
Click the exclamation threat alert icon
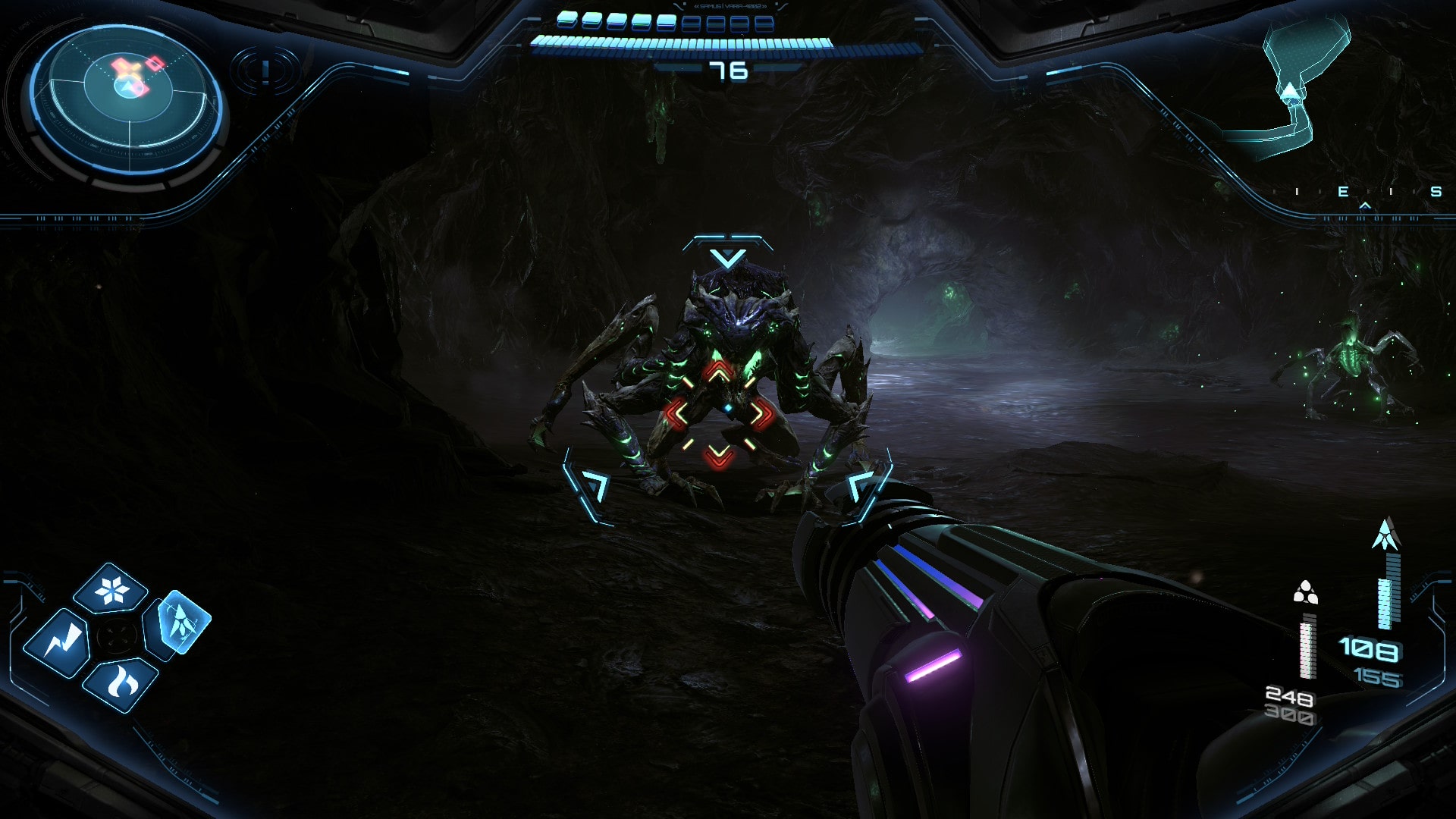[x=265, y=71]
